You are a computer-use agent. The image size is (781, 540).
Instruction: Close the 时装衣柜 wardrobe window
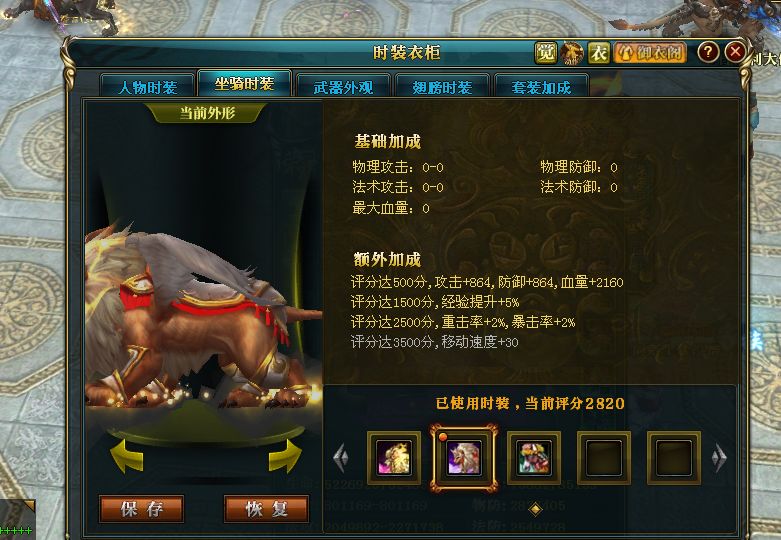pyautogui.click(x=735, y=53)
